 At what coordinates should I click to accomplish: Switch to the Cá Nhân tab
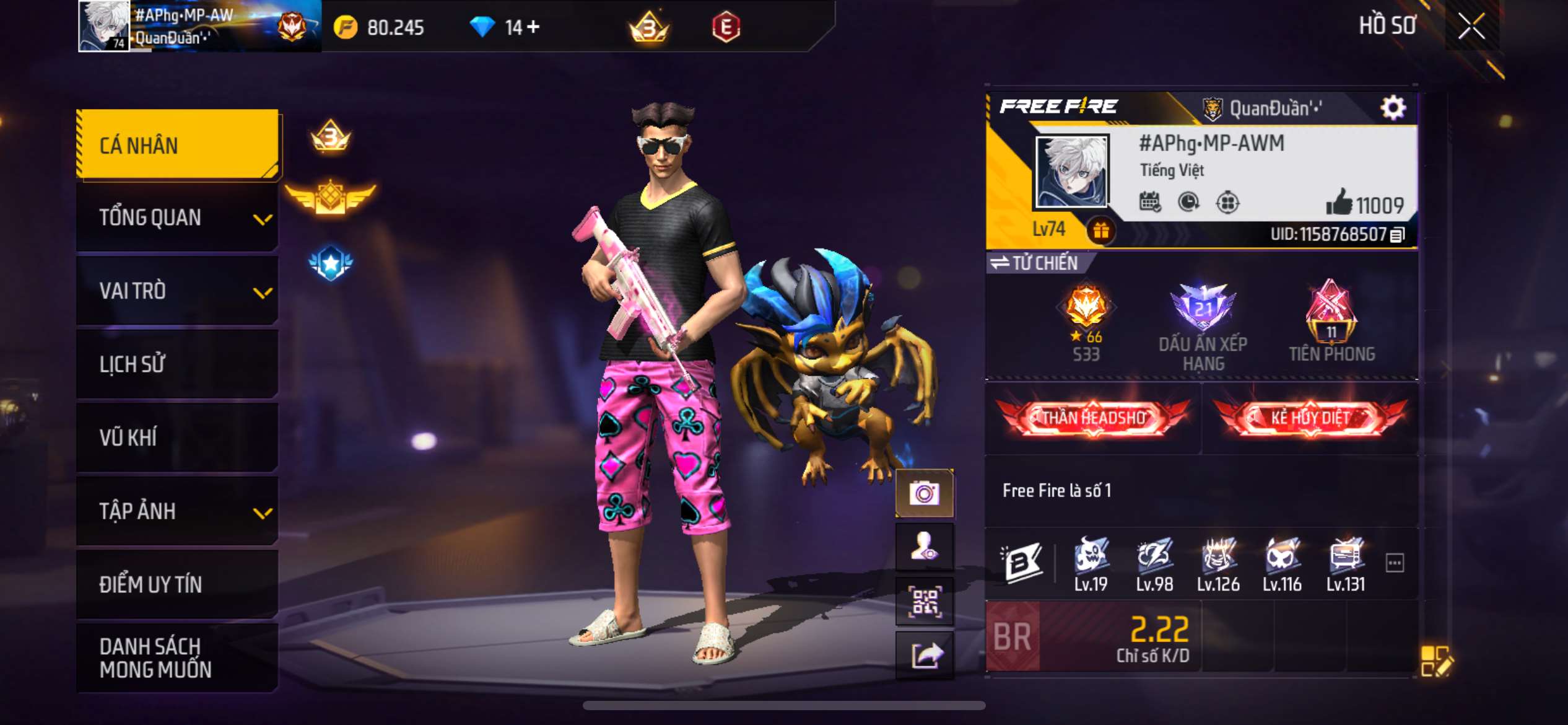[176, 144]
